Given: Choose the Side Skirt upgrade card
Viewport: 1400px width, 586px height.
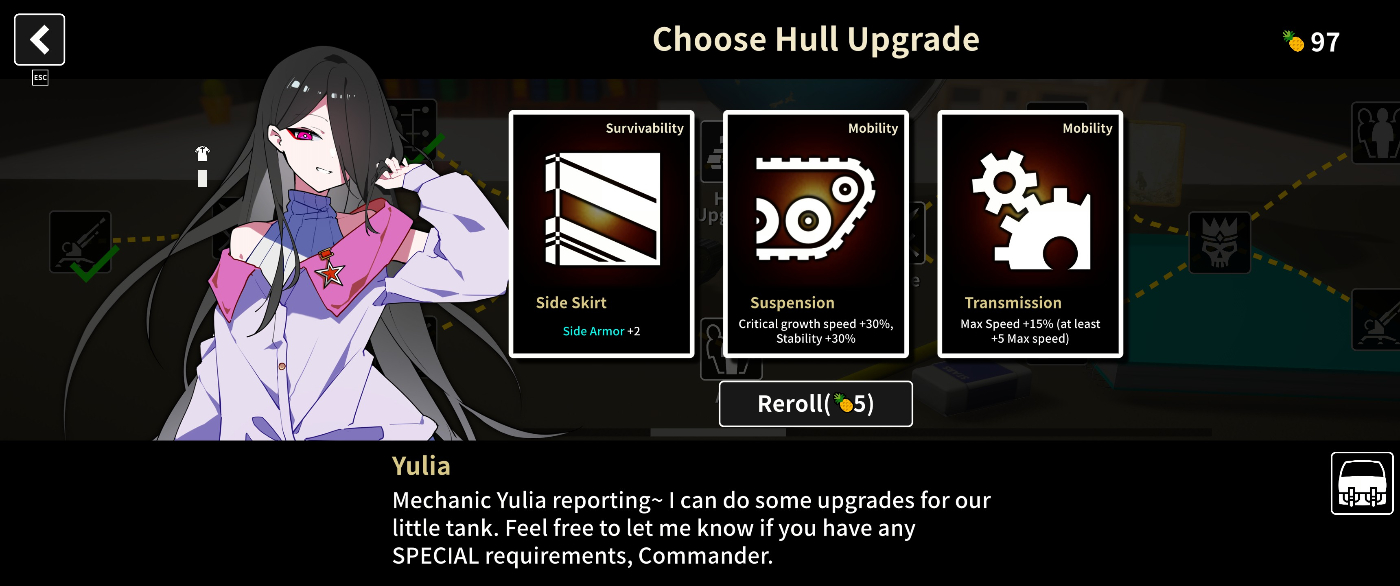Looking at the screenshot, I should [601, 234].
